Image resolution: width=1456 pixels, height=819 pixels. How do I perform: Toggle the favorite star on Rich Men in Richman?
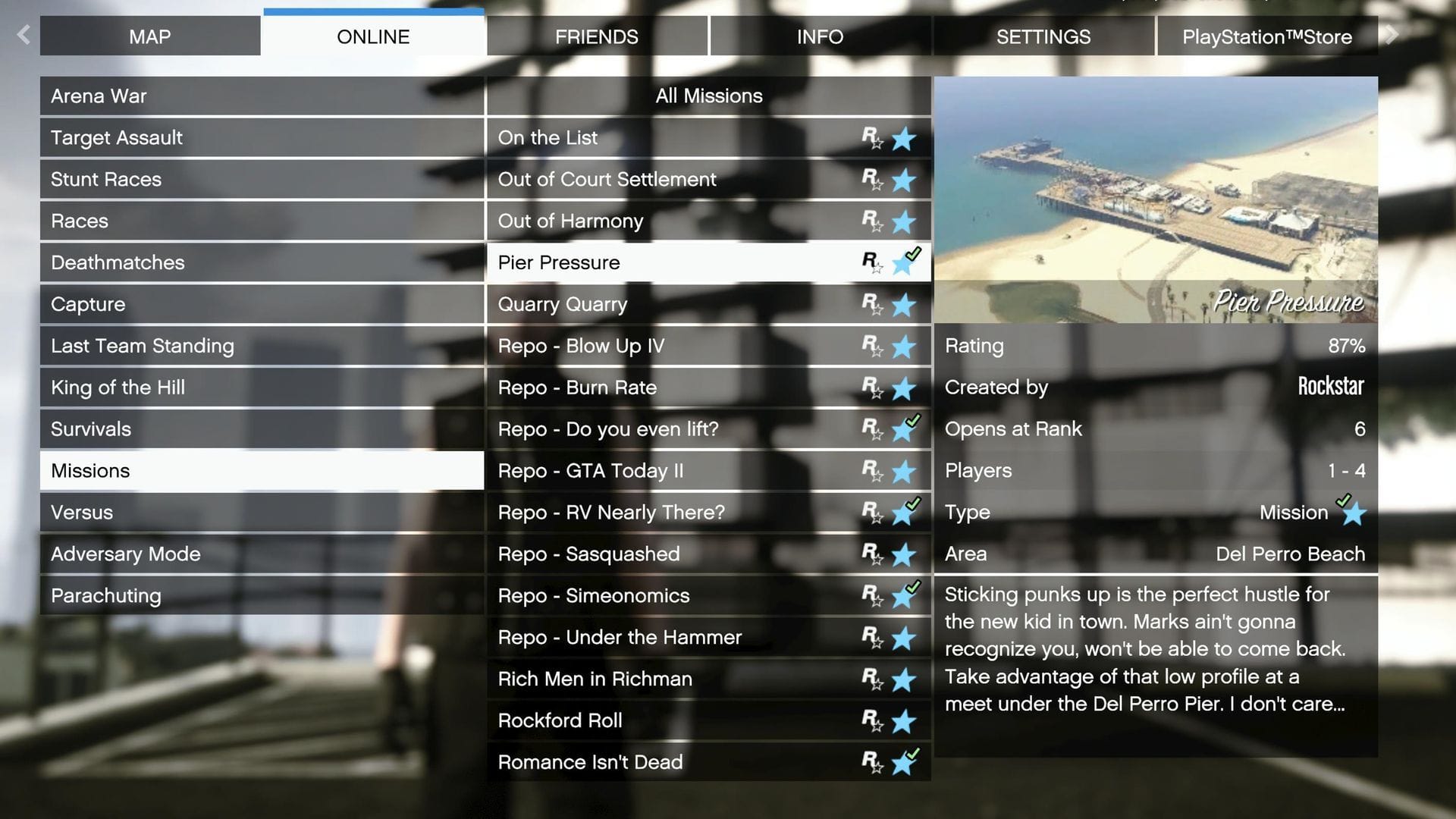tap(902, 679)
